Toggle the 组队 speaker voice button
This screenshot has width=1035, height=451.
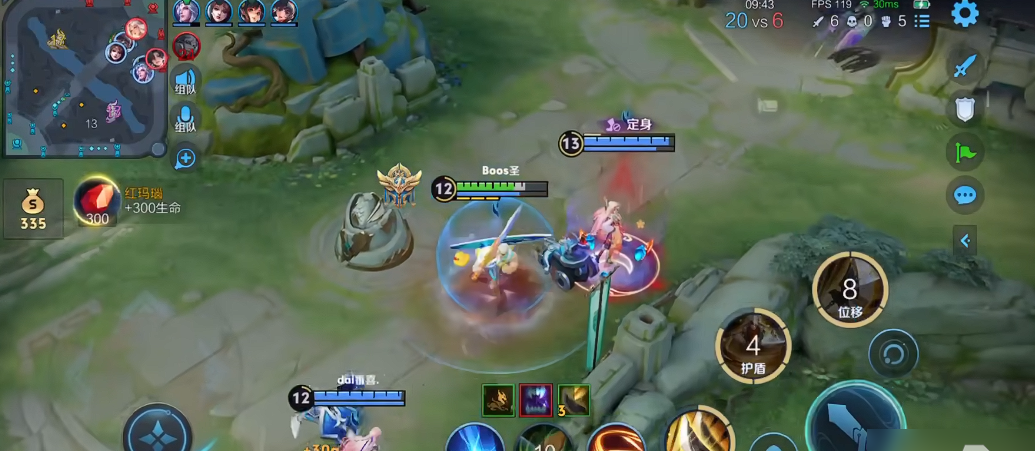[186, 80]
